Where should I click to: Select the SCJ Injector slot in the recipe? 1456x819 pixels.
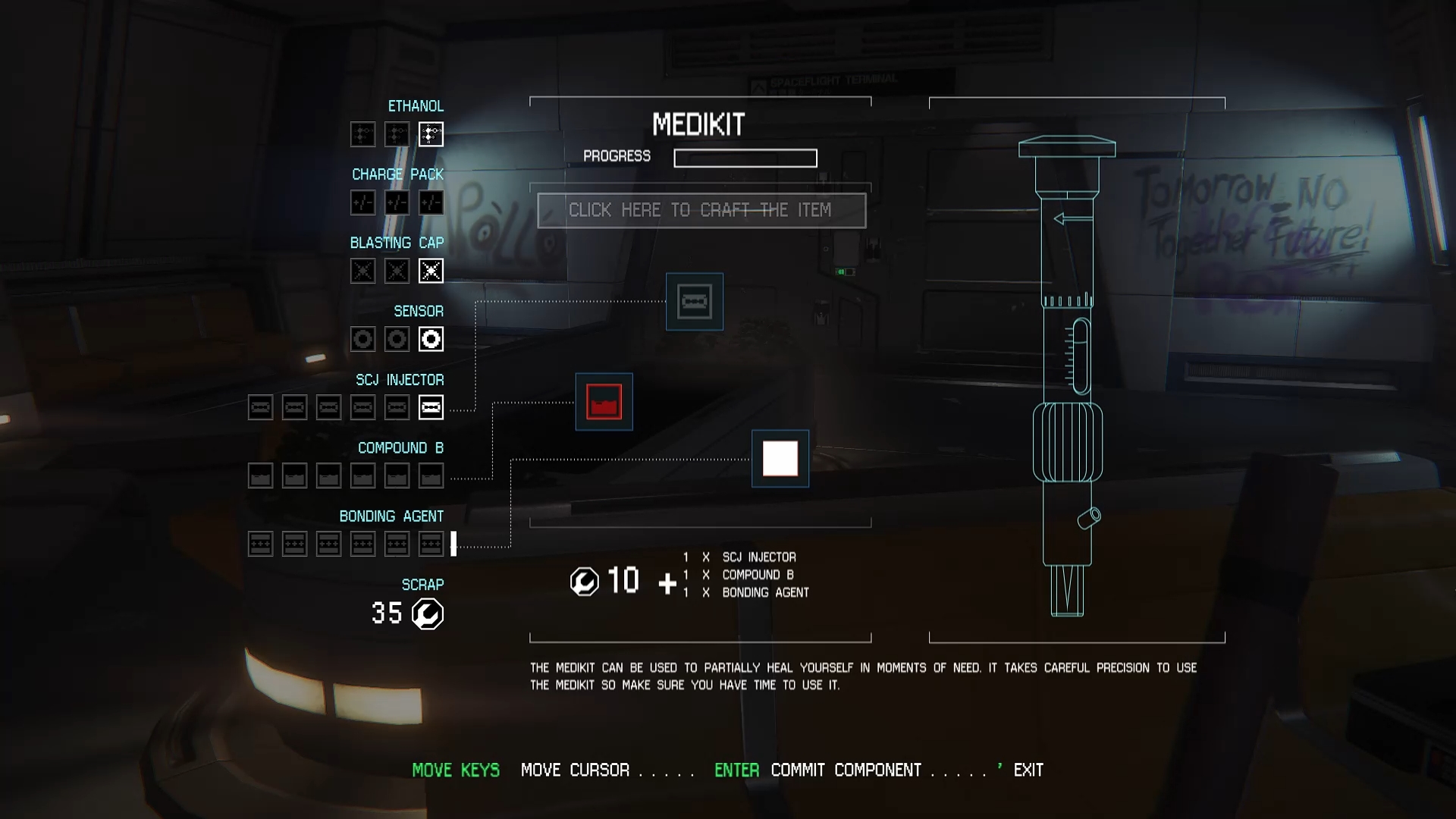click(694, 302)
